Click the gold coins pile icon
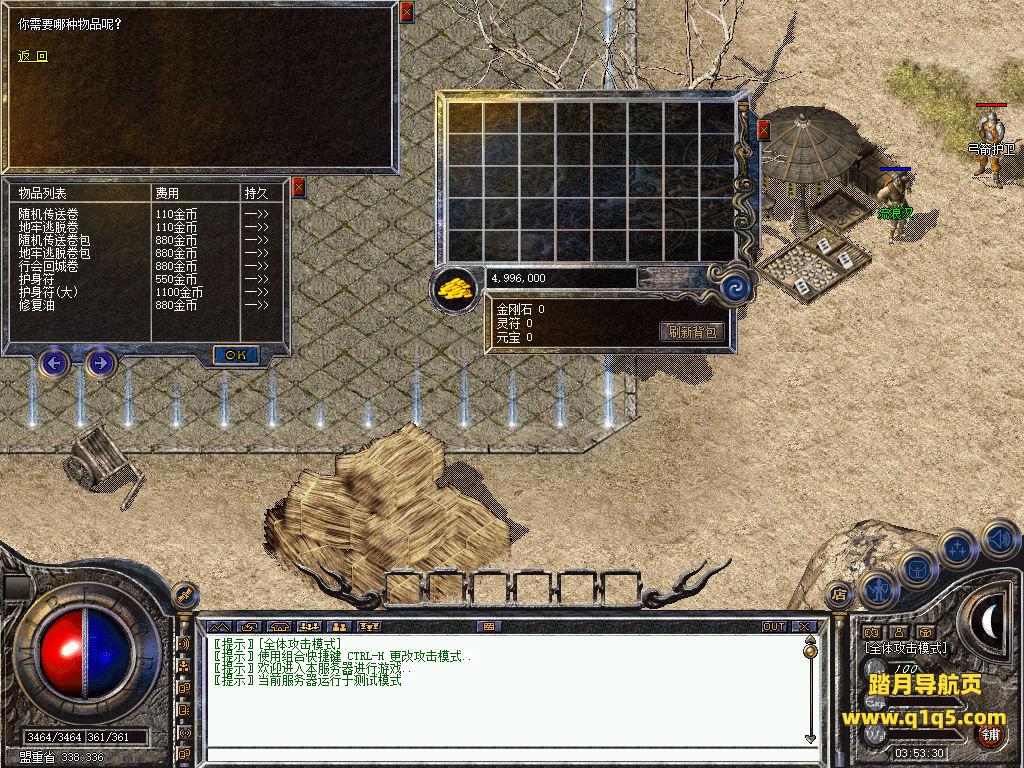Viewport: 1024px width, 768px height. tap(455, 289)
